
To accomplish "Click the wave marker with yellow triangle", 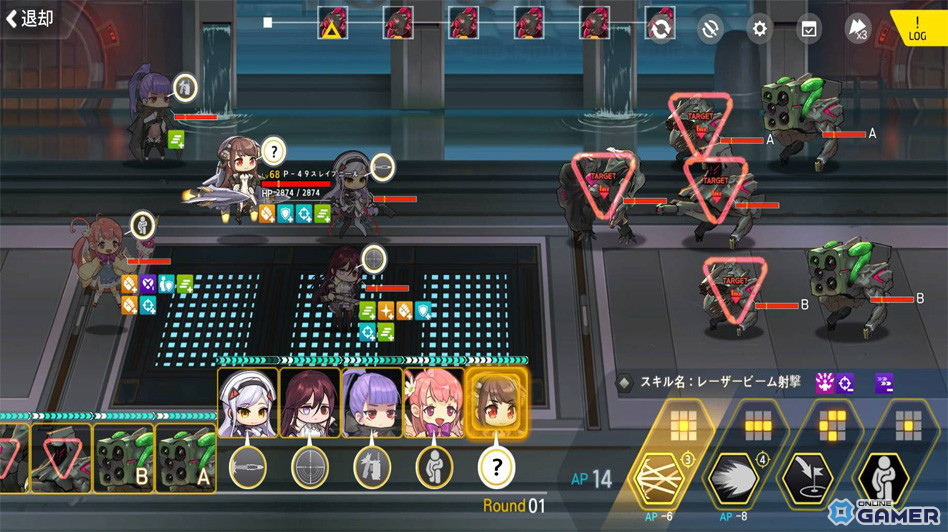I will 332,23.
